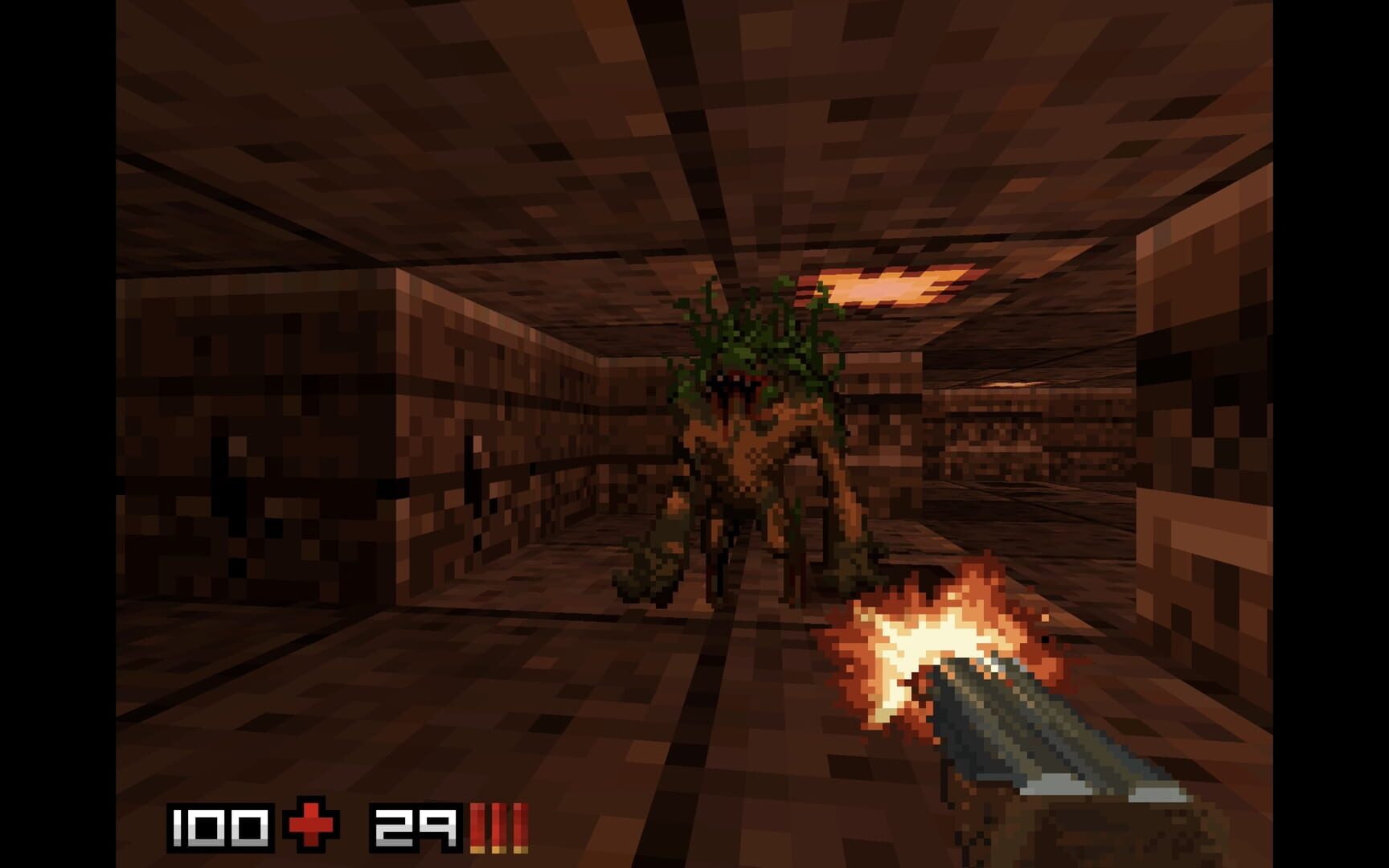Select the first shotgun shell icon
The width and height of the screenshot is (1389, 868).
(x=477, y=821)
